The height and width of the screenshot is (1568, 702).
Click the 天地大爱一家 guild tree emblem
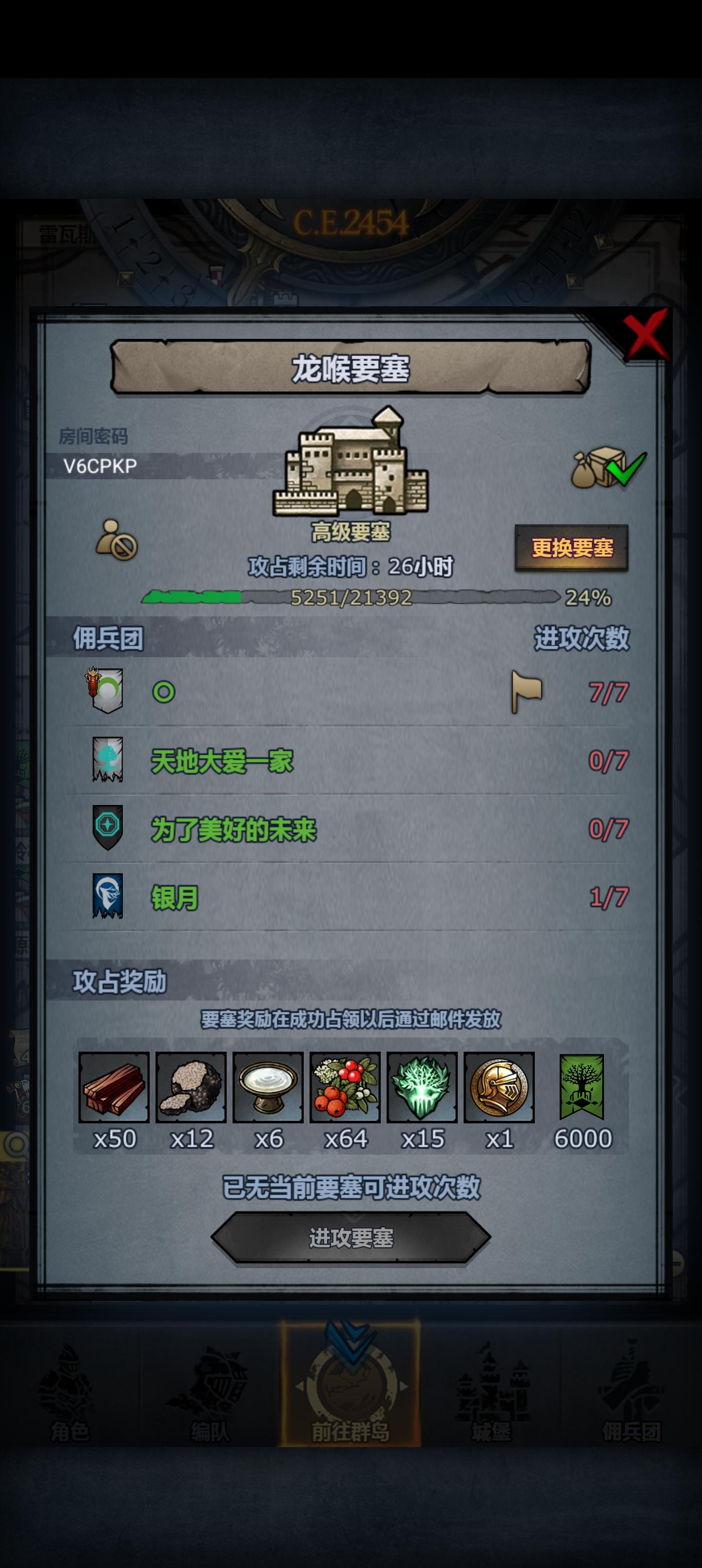pyautogui.click(x=107, y=760)
